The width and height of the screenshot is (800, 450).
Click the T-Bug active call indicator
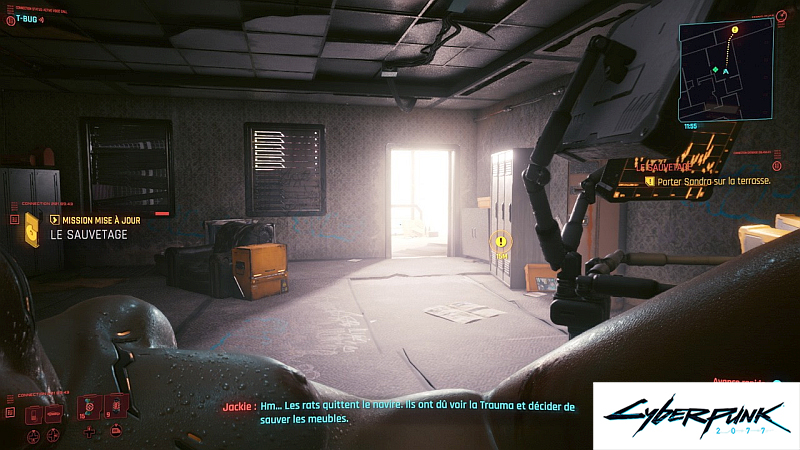pos(26,18)
